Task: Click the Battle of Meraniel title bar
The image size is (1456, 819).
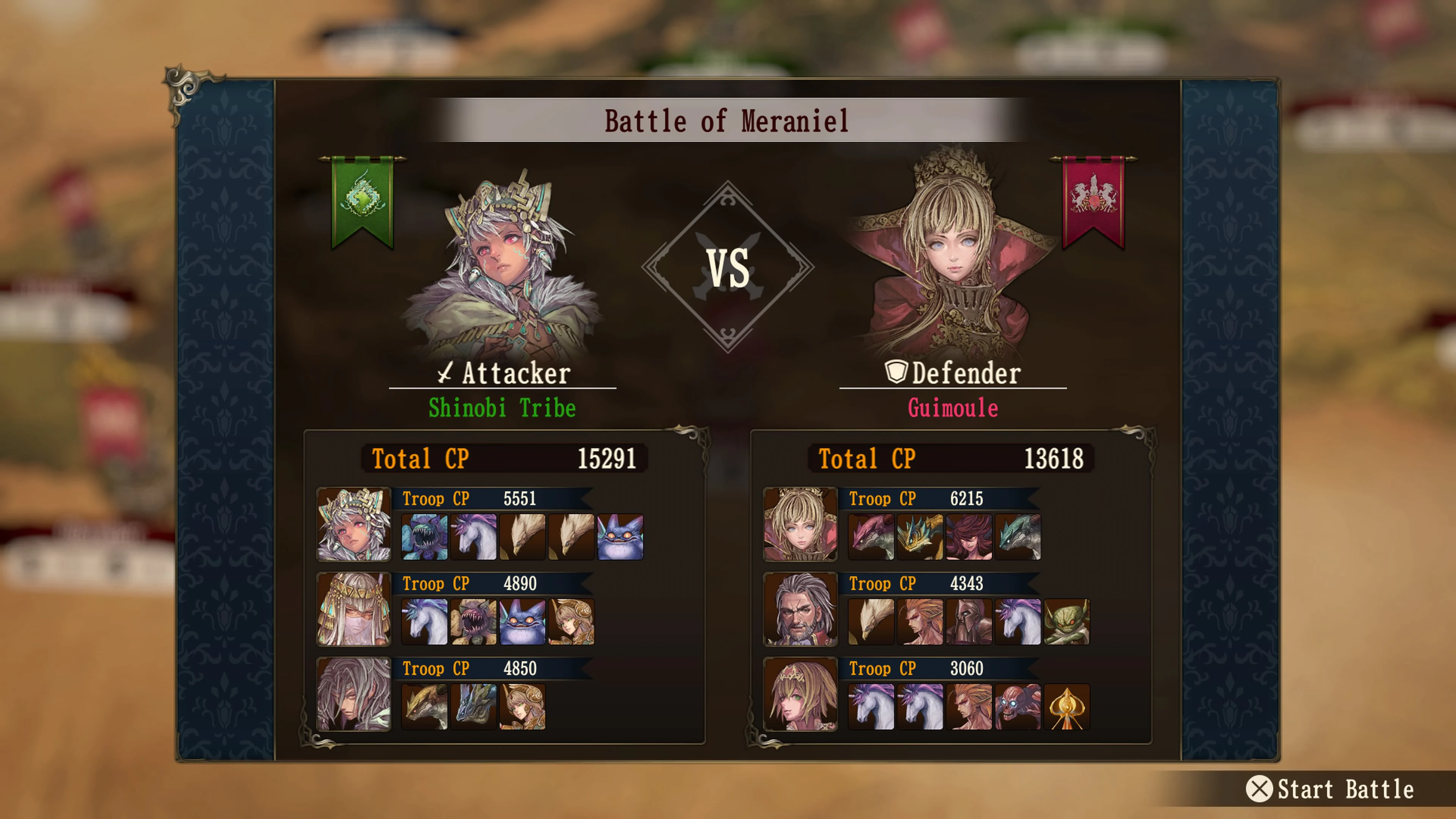Action: click(x=727, y=120)
